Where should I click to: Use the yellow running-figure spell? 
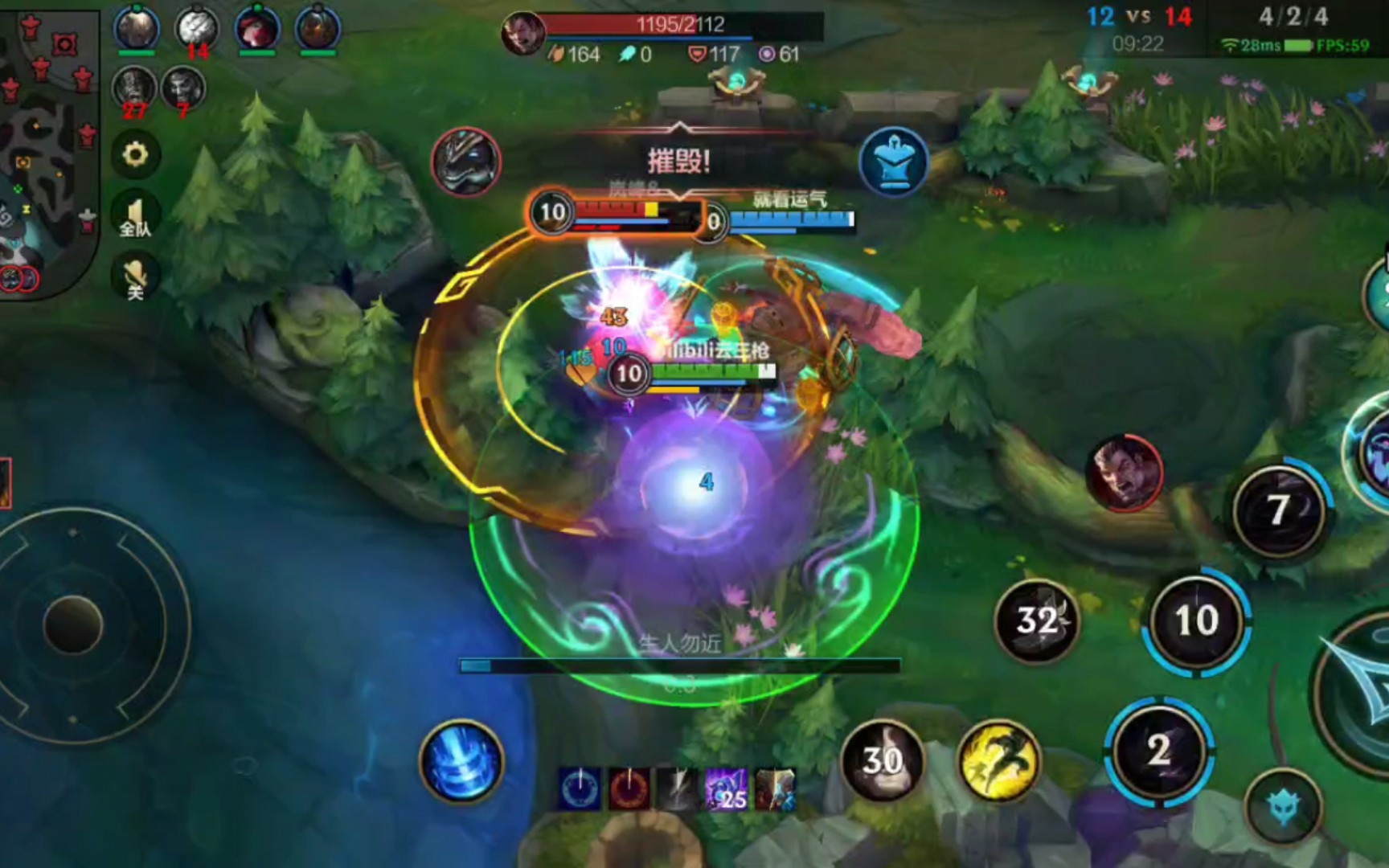click(x=998, y=759)
